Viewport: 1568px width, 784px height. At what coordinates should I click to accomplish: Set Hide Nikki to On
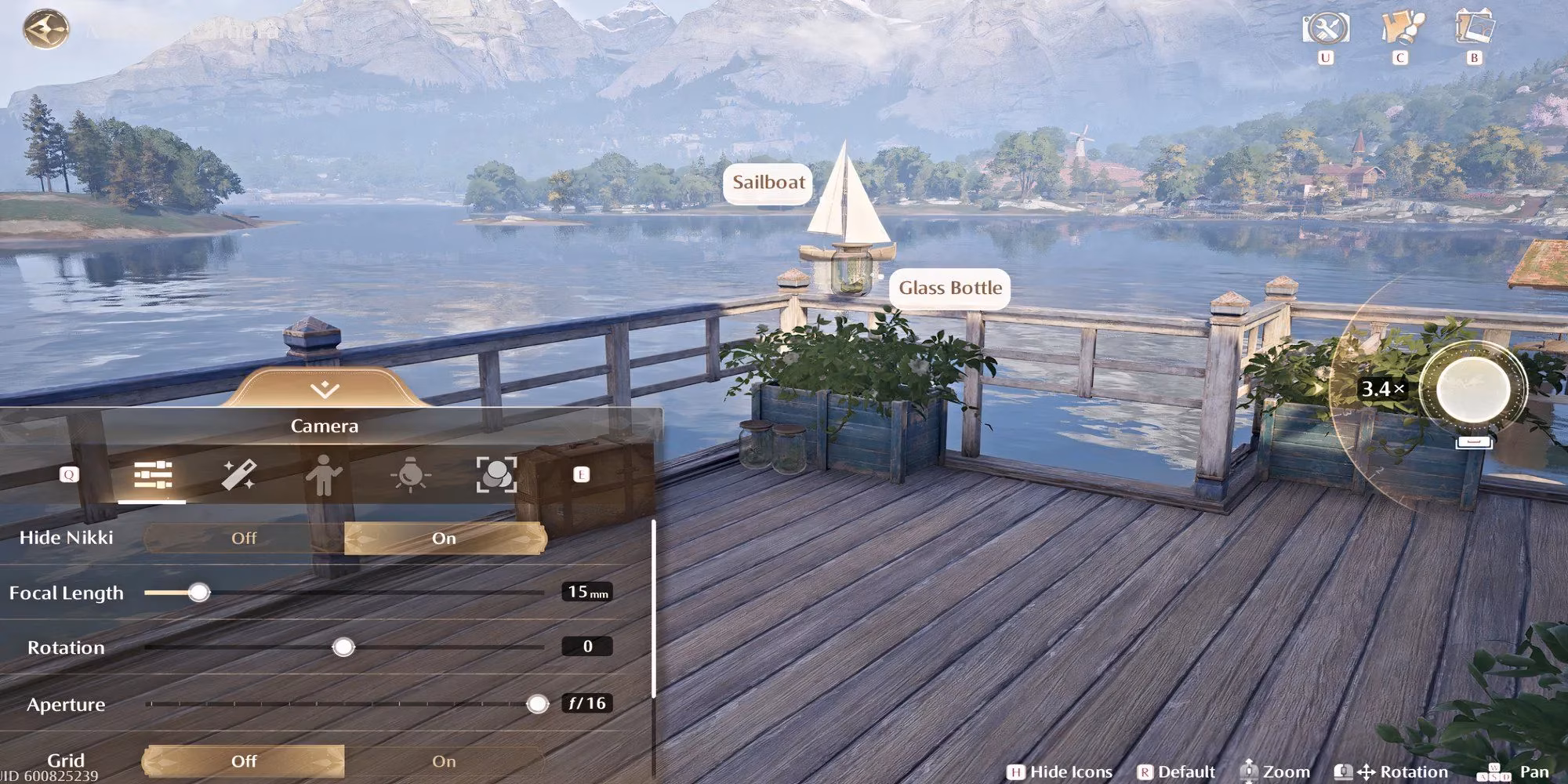[x=444, y=538]
